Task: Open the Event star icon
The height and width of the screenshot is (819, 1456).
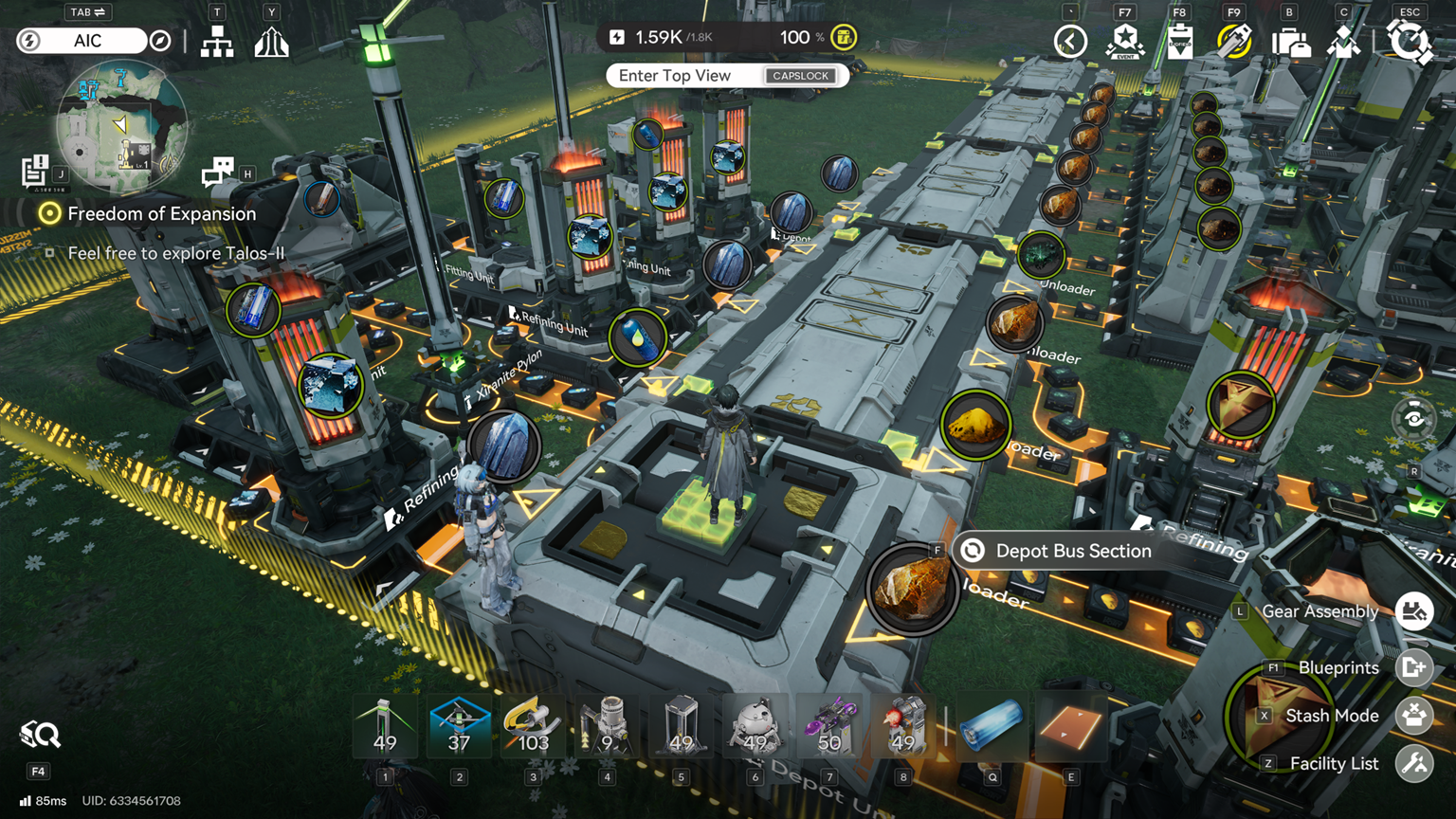Action: [x=1125, y=42]
